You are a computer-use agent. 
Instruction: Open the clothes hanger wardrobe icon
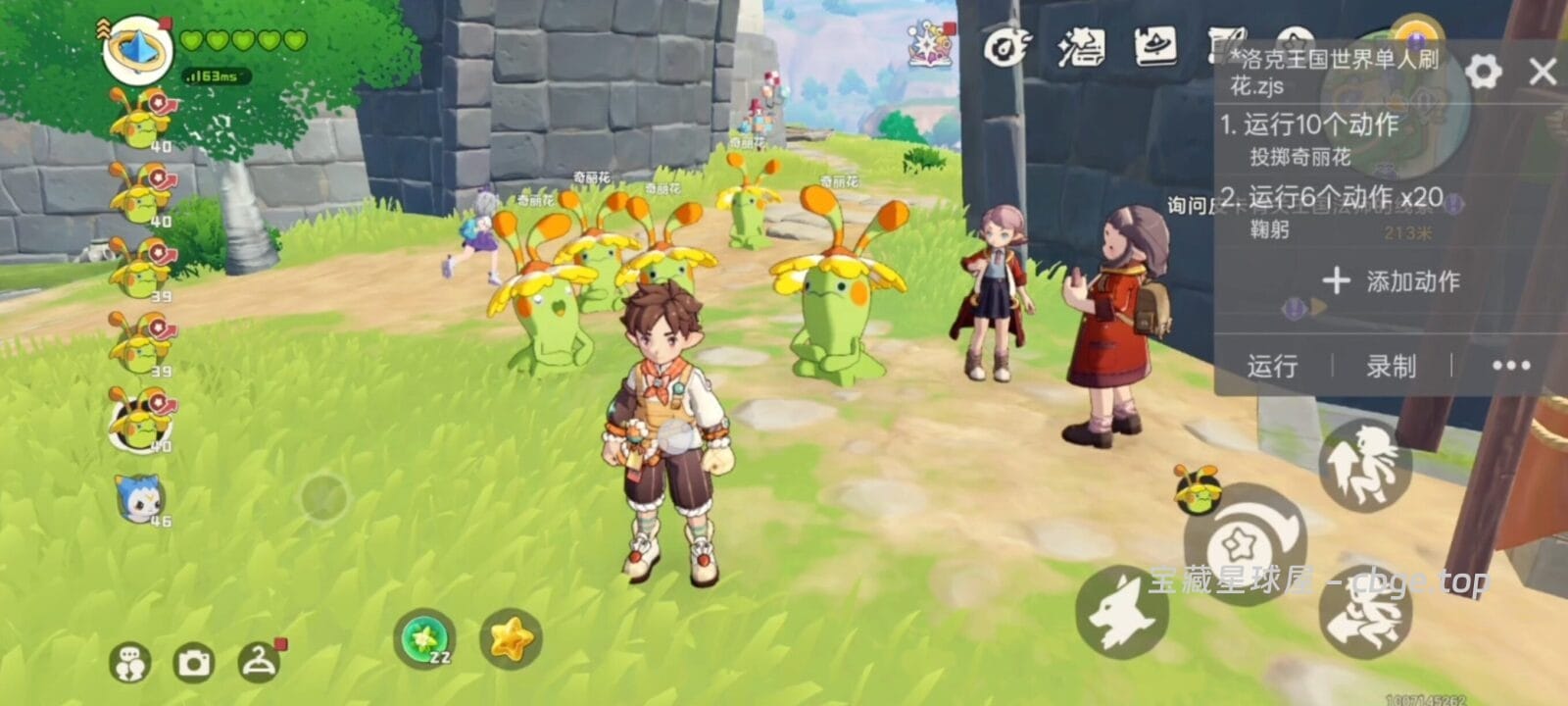point(259,663)
